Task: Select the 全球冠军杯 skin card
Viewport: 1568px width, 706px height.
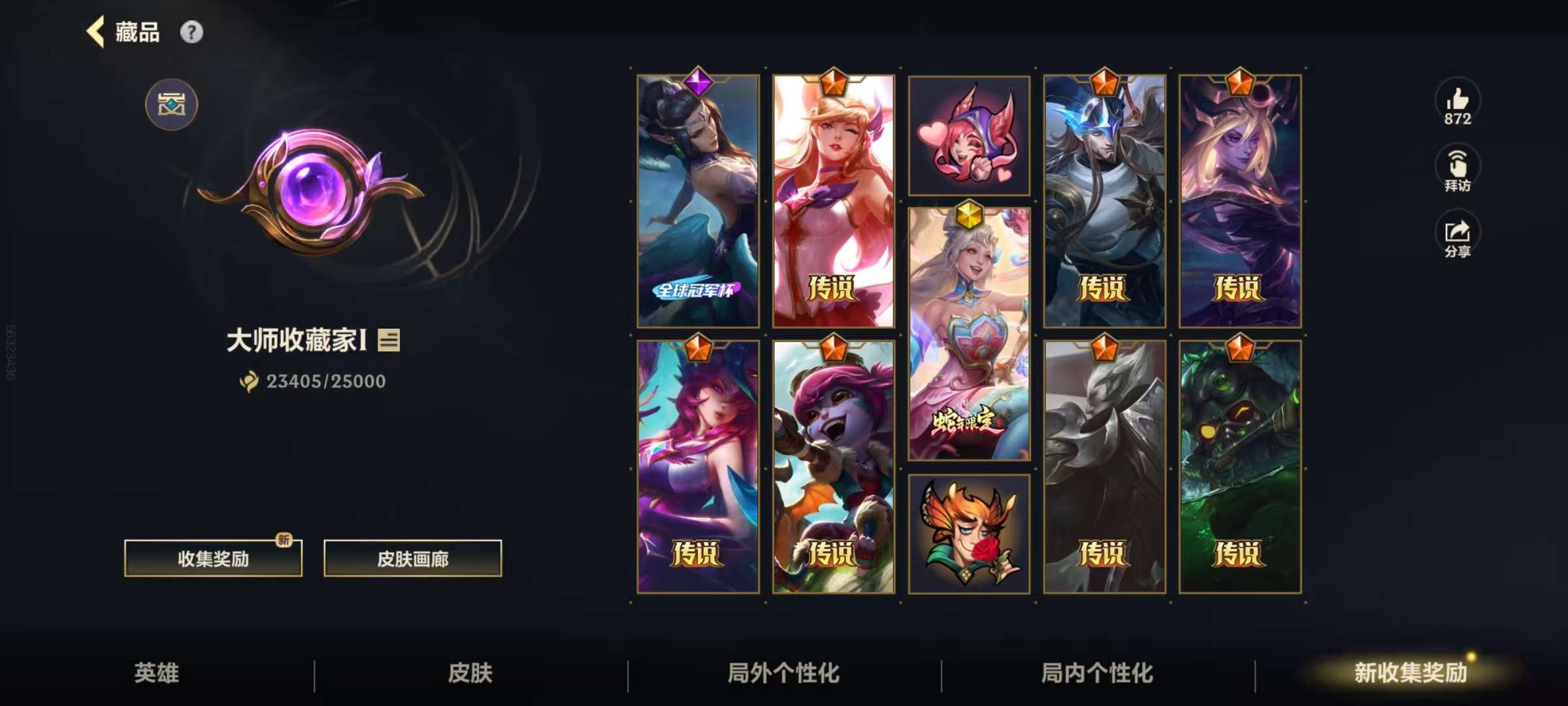Action: [x=698, y=201]
